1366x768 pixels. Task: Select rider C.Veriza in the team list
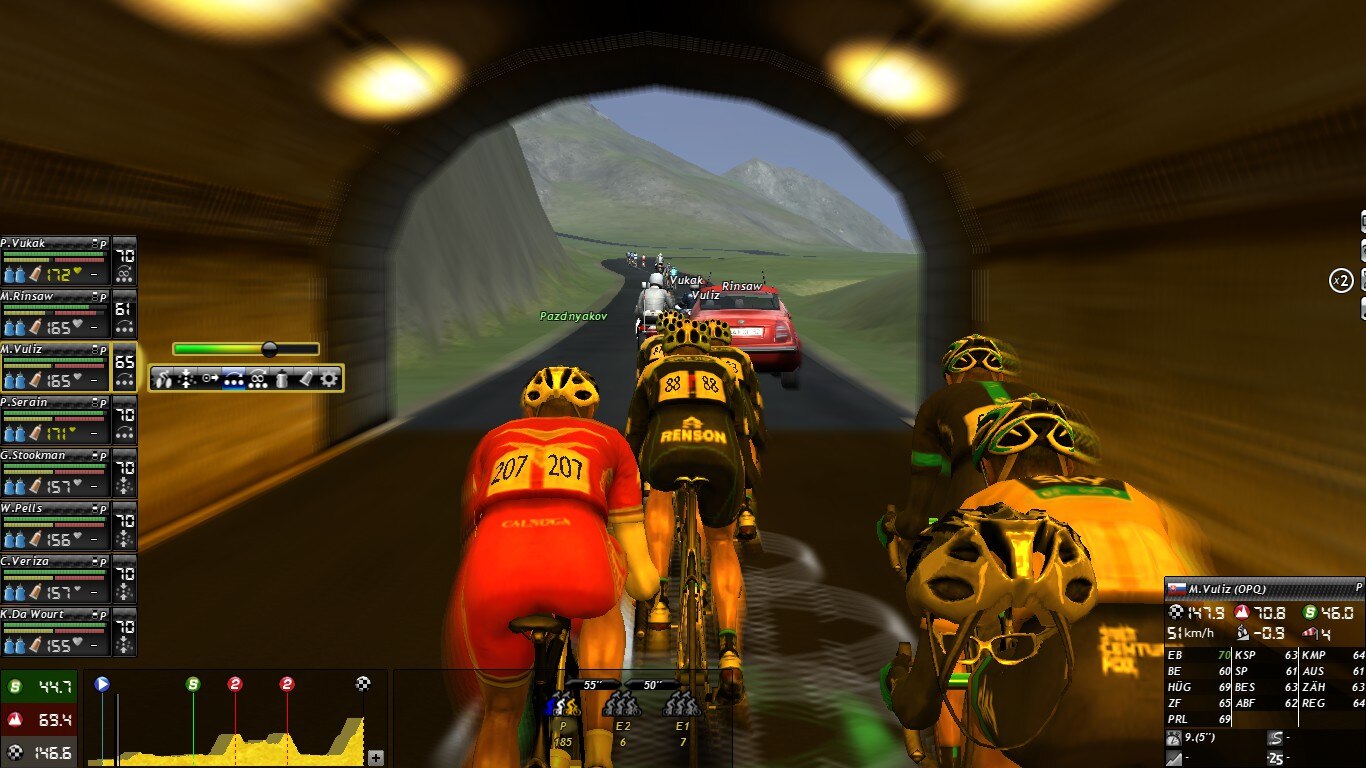click(54, 578)
